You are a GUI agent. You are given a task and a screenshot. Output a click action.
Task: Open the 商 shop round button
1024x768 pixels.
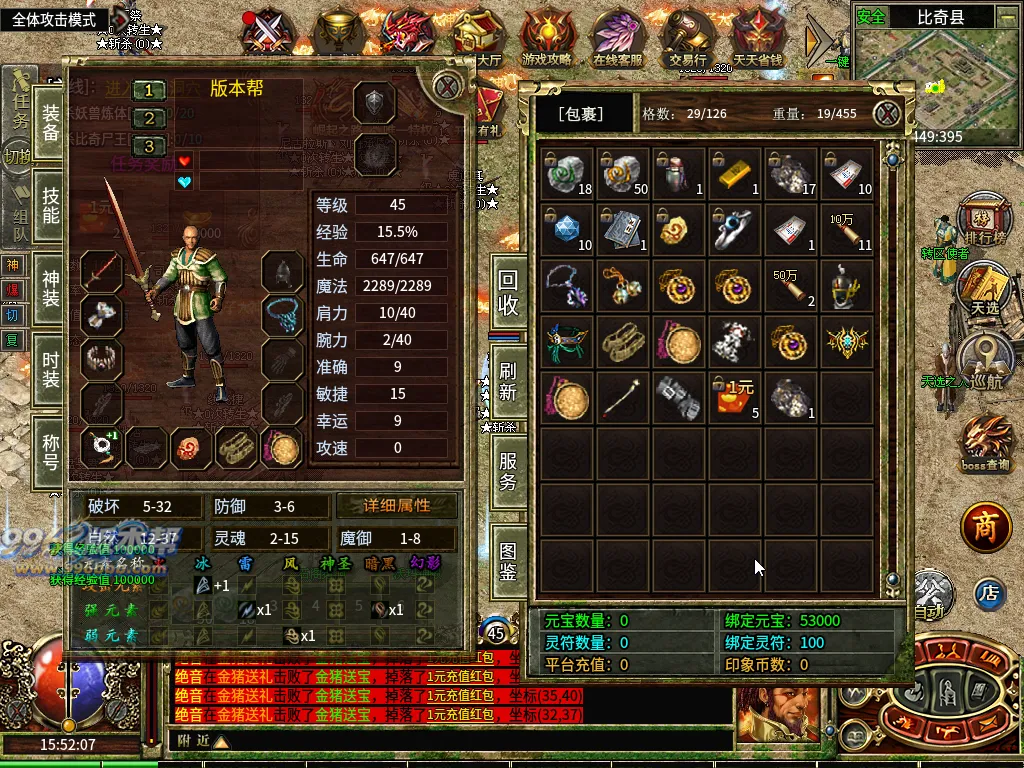tap(986, 529)
